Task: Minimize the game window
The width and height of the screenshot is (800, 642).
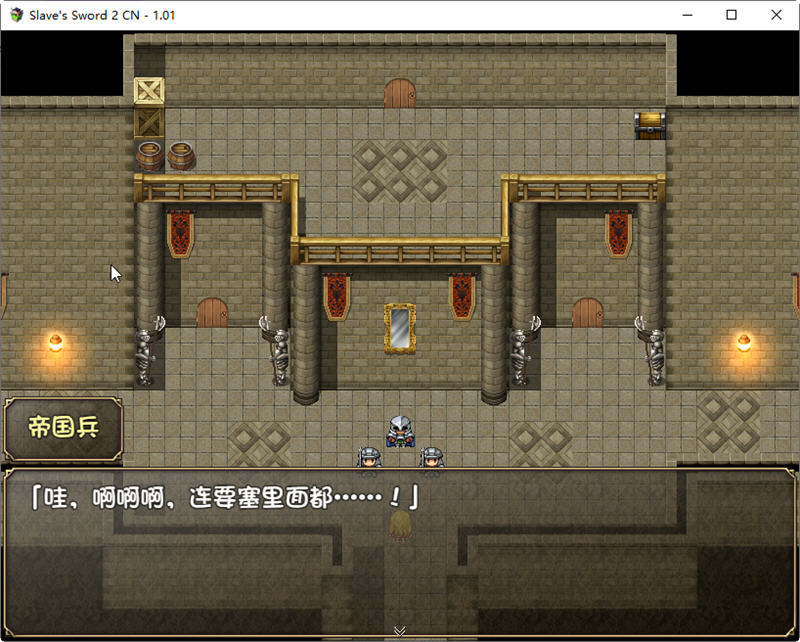Action: (686, 15)
